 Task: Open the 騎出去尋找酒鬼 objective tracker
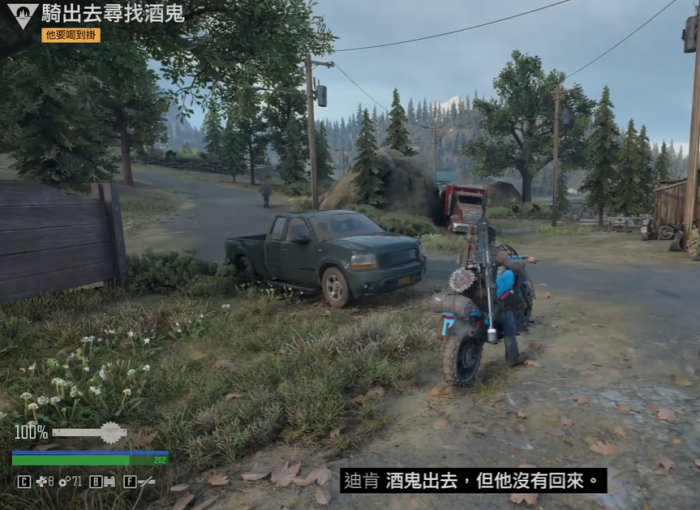(113, 14)
